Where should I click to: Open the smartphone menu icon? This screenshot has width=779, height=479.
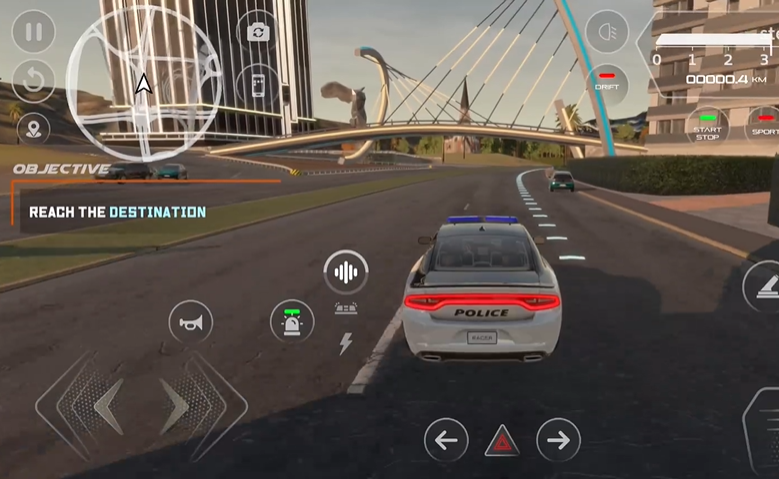(x=258, y=84)
